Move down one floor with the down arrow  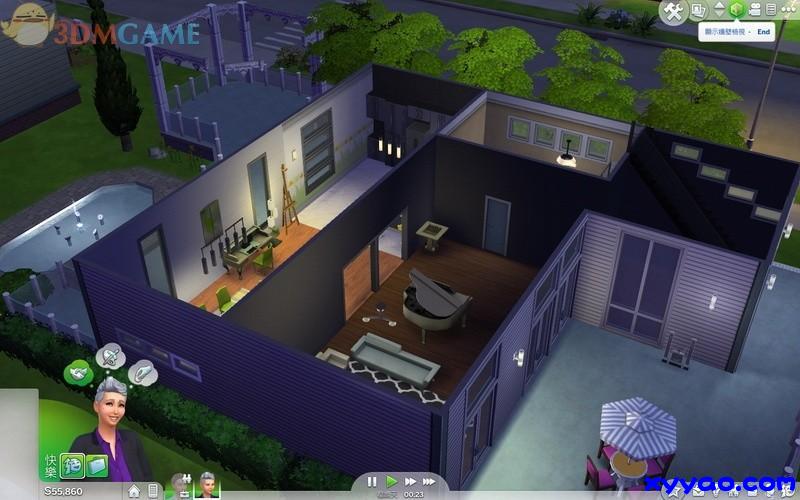pos(718,17)
